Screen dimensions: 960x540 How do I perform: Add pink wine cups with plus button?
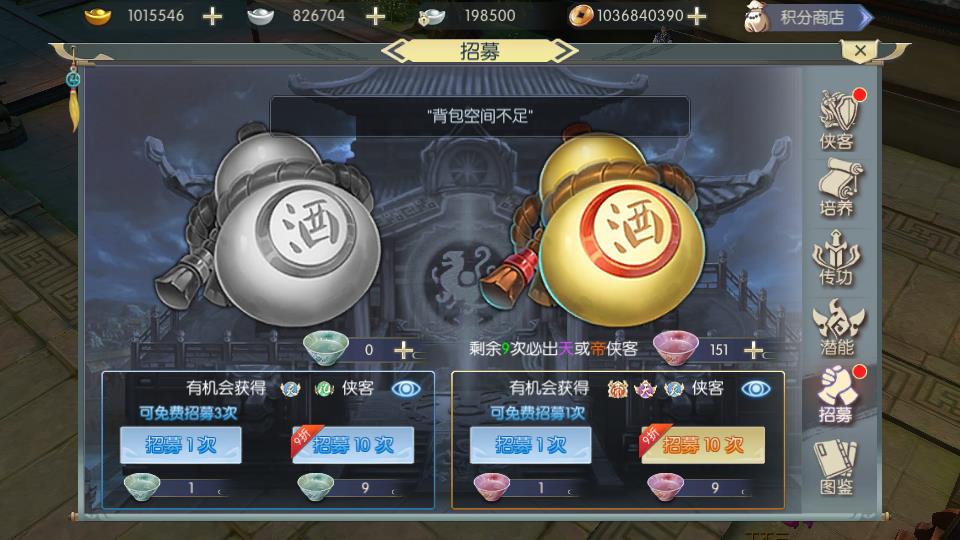(x=753, y=350)
